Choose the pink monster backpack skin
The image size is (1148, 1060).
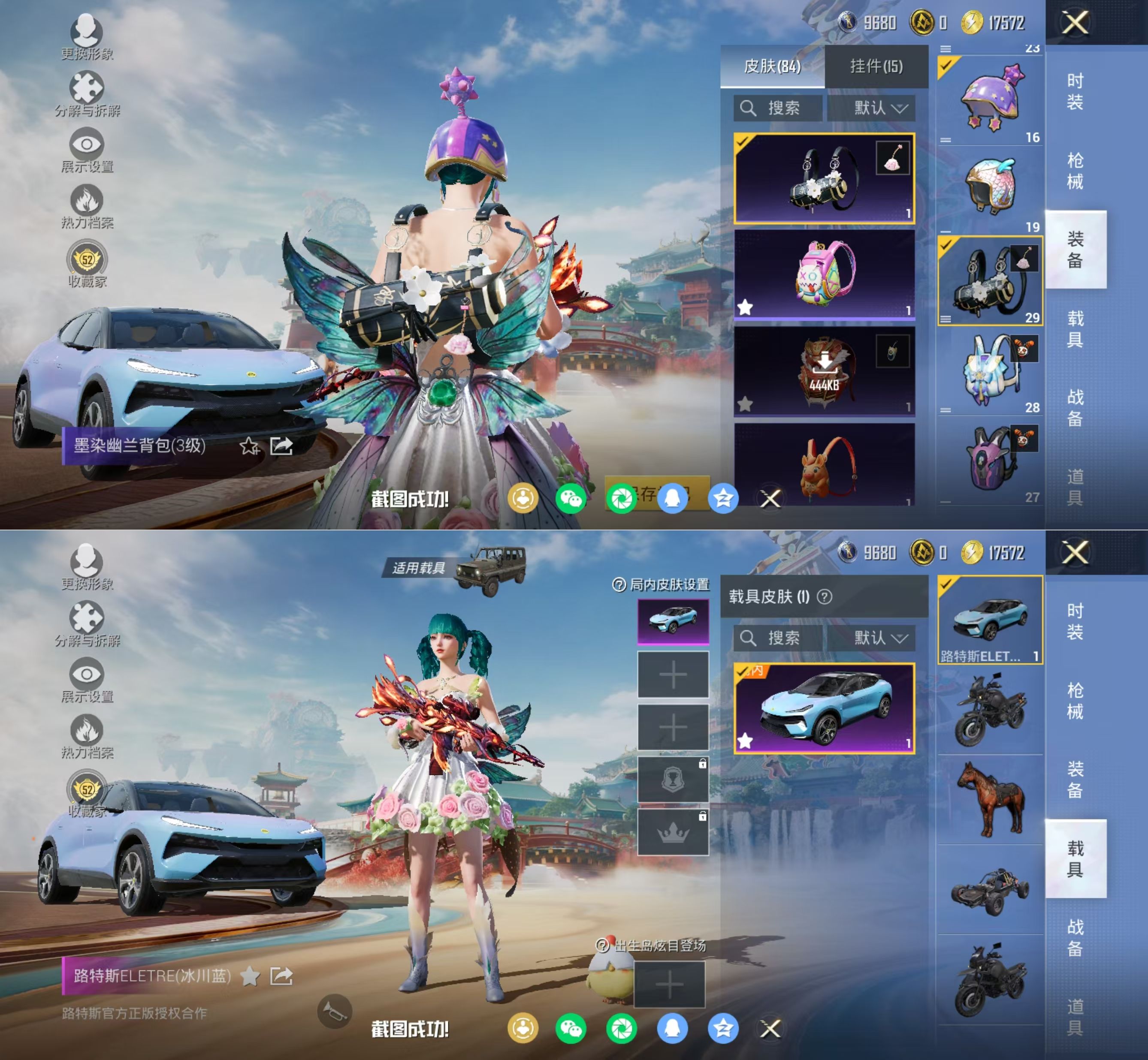(825, 274)
